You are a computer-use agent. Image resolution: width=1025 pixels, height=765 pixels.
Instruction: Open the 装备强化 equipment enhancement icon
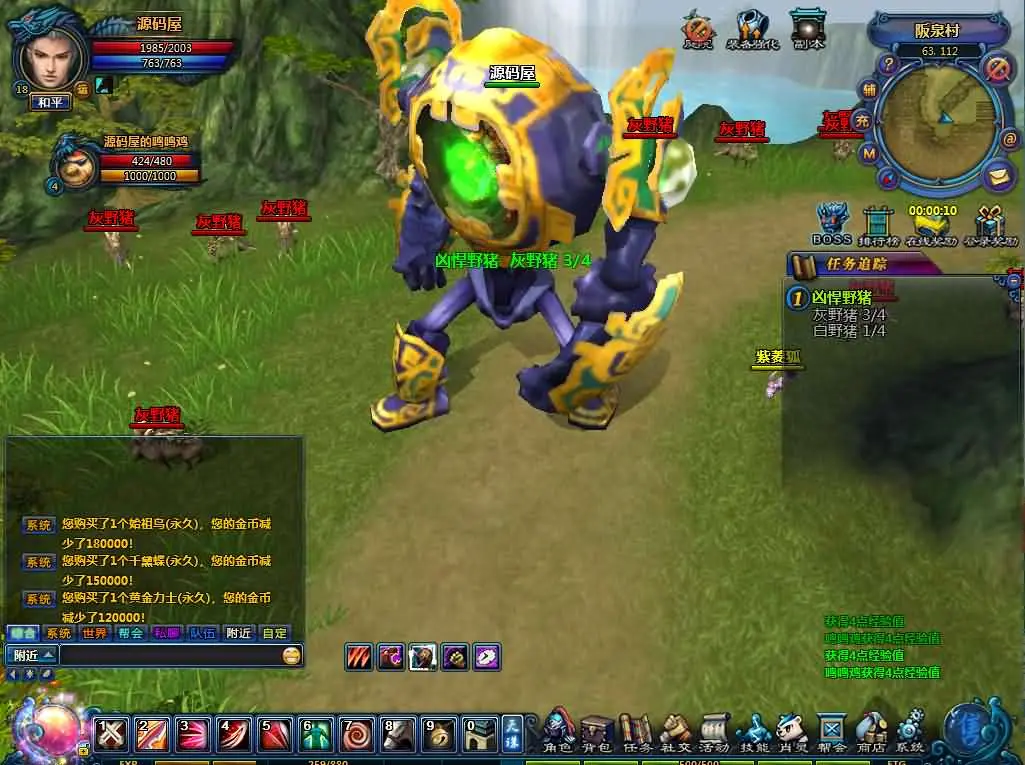pos(753,30)
